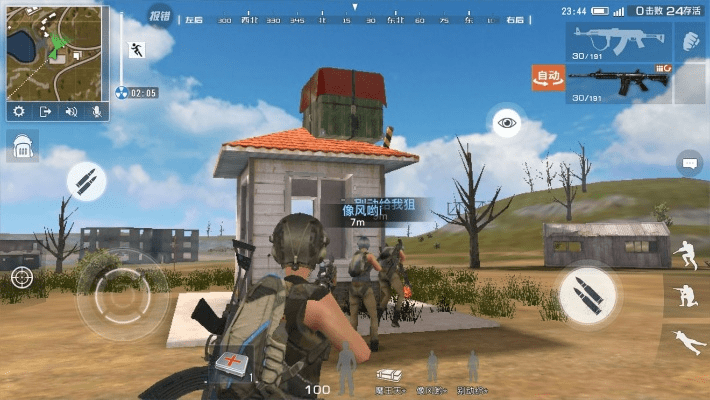Select the AK rifle weapon slot
Screen dimensions: 710x400
(616, 42)
